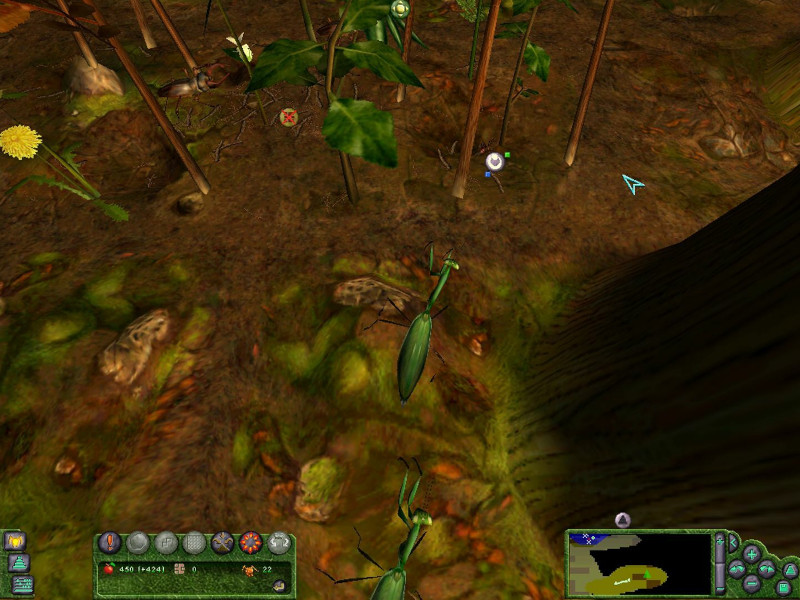Click the triangle button above the minimap
The height and width of the screenshot is (600, 800).
point(622,520)
